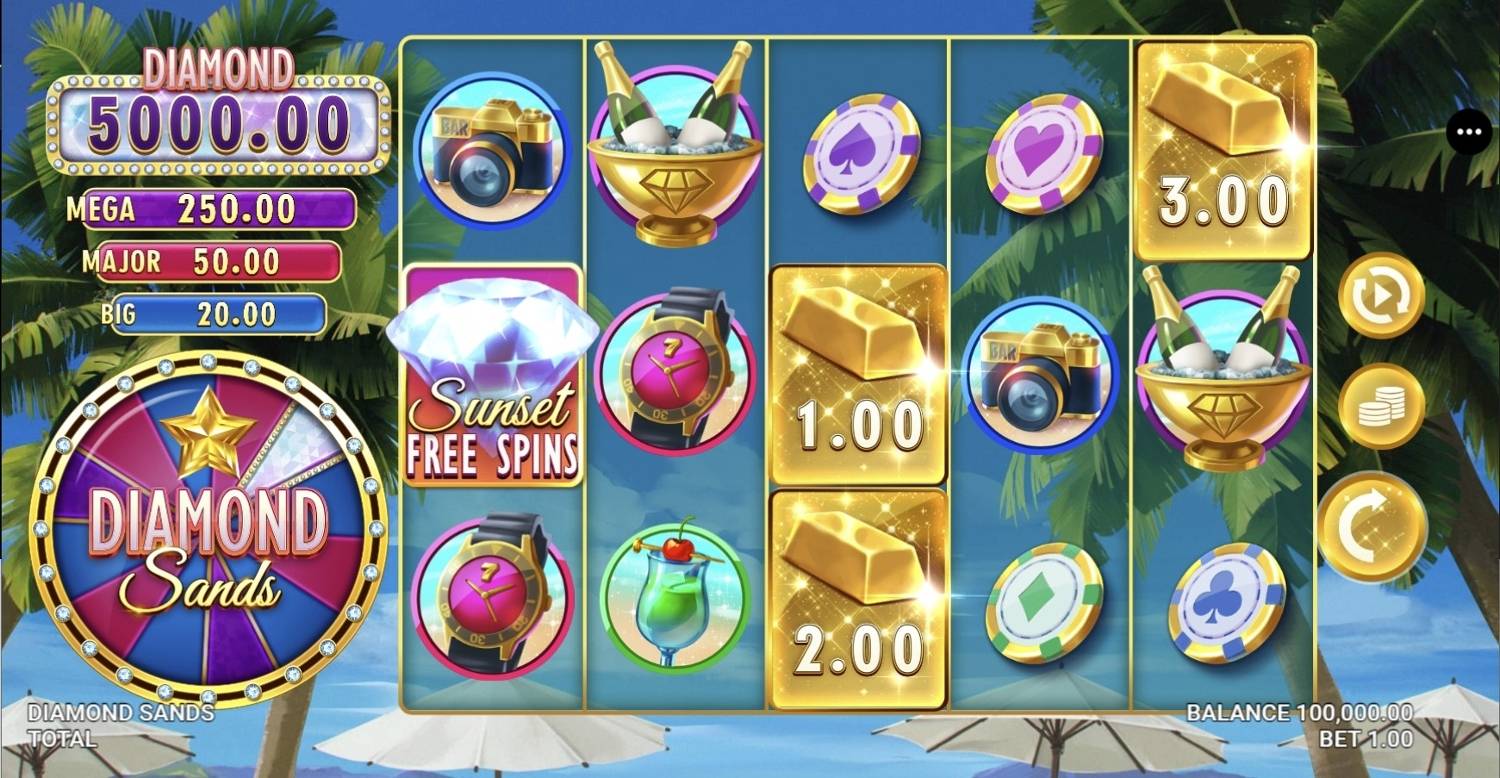Open the three-dot options menu
1500x778 pixels.
point(1468,131)
